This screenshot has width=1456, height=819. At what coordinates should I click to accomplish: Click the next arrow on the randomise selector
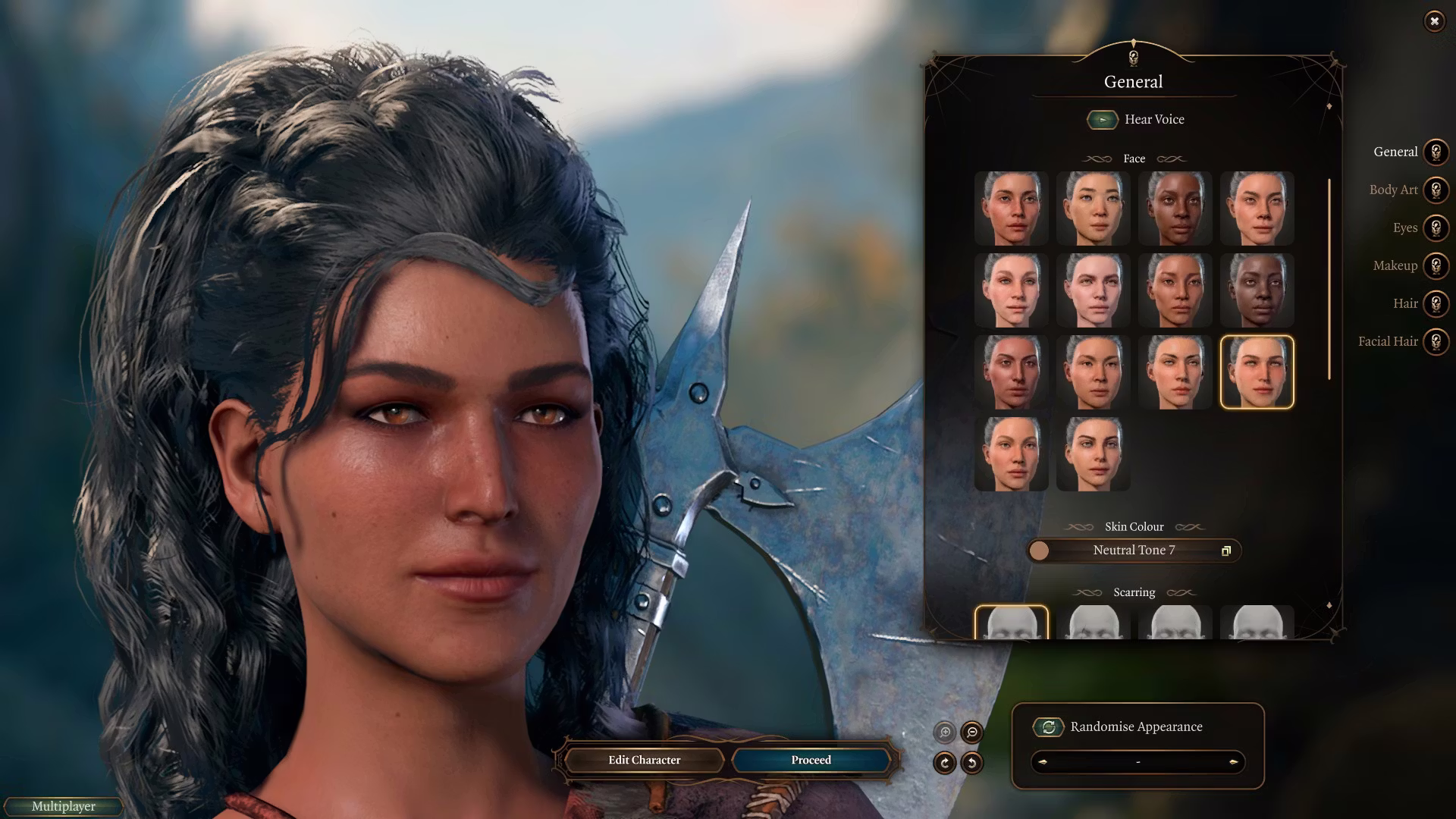pos(1233,762)
